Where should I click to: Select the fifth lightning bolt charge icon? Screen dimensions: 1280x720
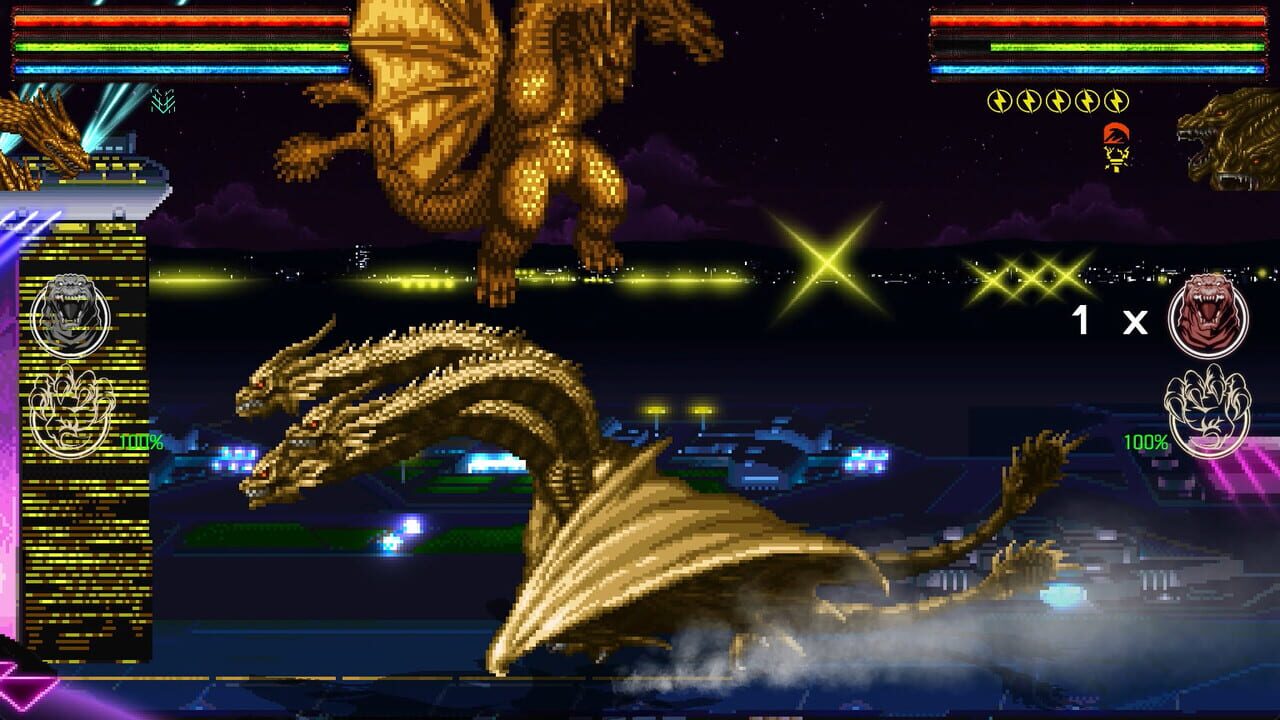pyautogui.click(x=1115, y=100)
